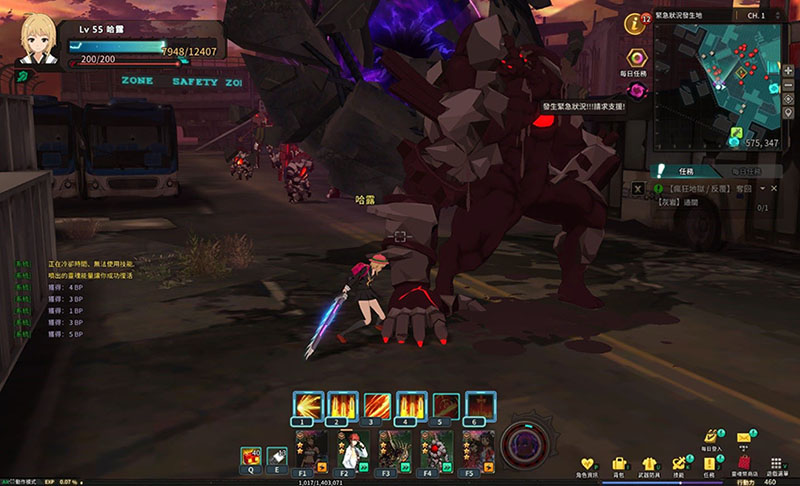Open the CH. 1 channel selector
The height and width of the screenshot is (486, 800).
762,16
